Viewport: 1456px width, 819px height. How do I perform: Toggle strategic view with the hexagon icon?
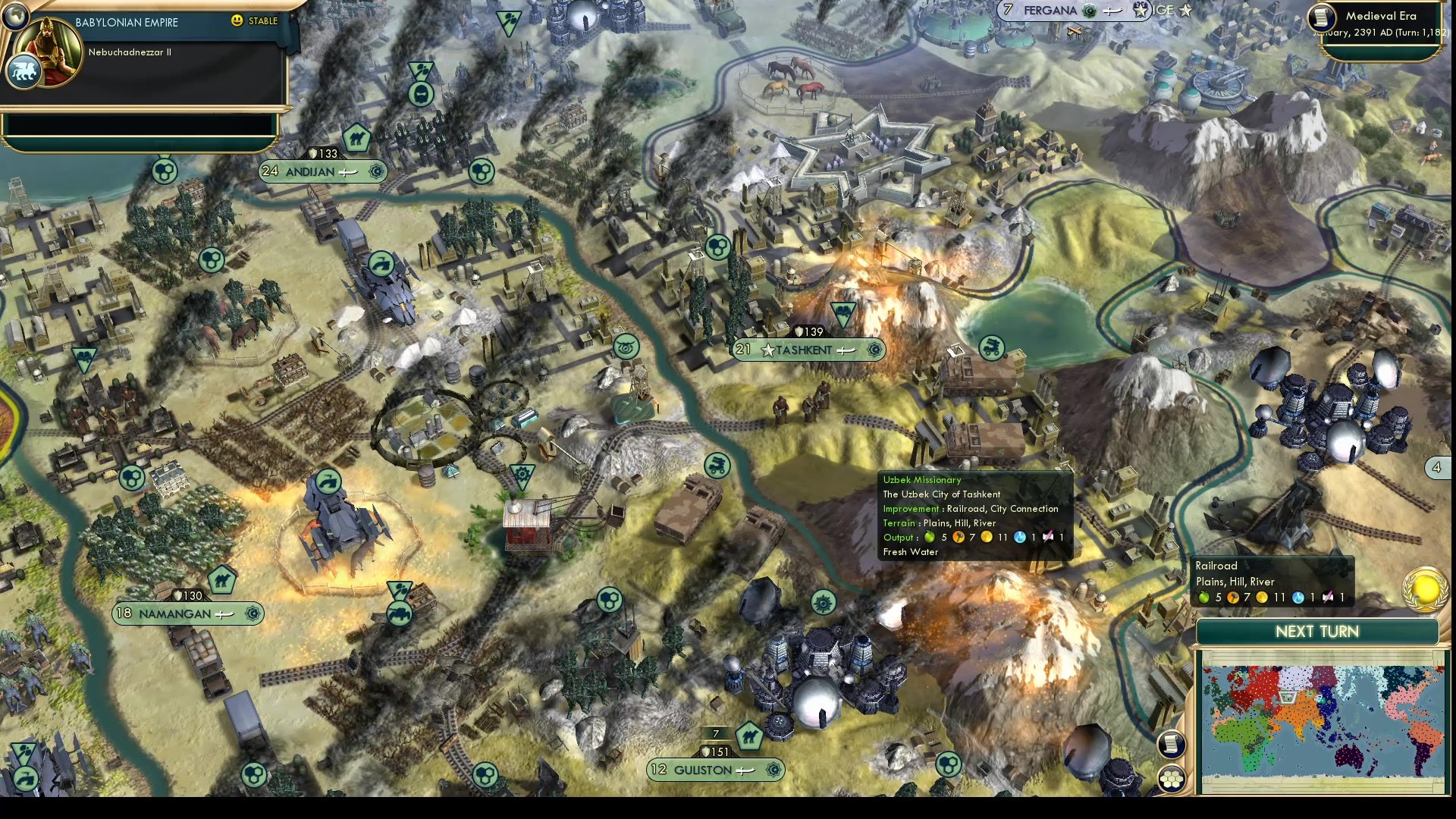(x=1172, y=778)
